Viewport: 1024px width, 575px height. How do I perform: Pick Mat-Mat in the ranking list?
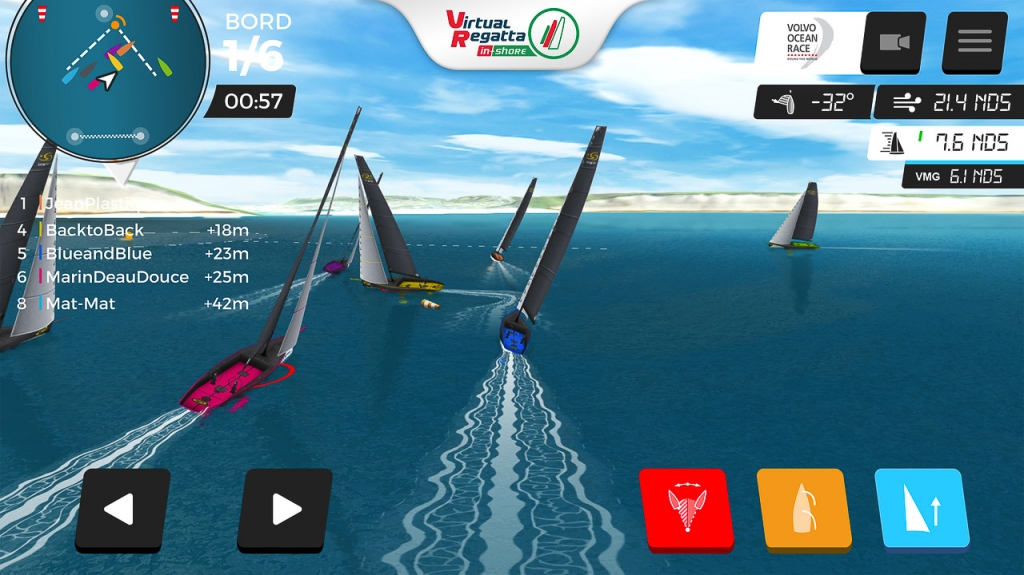(80, 303)
